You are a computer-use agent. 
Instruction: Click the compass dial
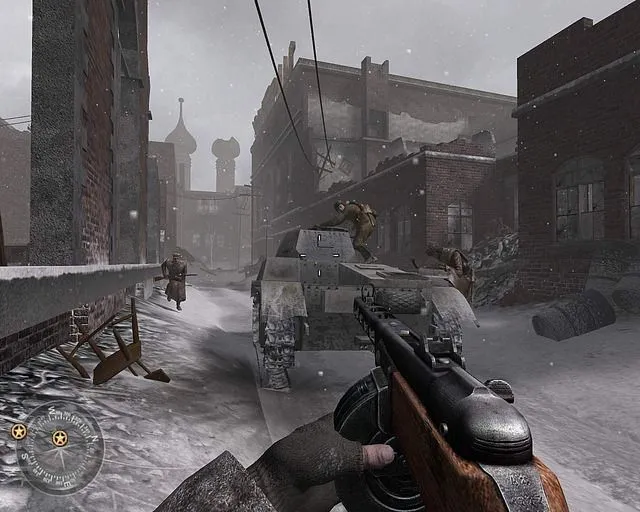coord(60,447)
